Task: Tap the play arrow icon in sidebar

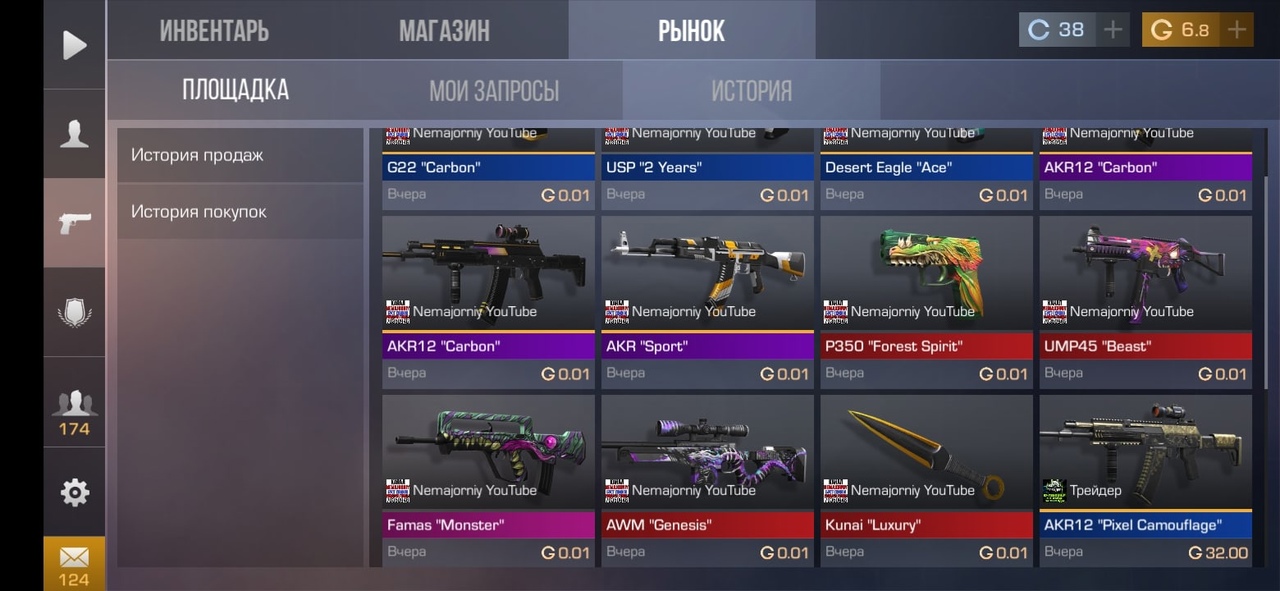Action: [74, 45]
